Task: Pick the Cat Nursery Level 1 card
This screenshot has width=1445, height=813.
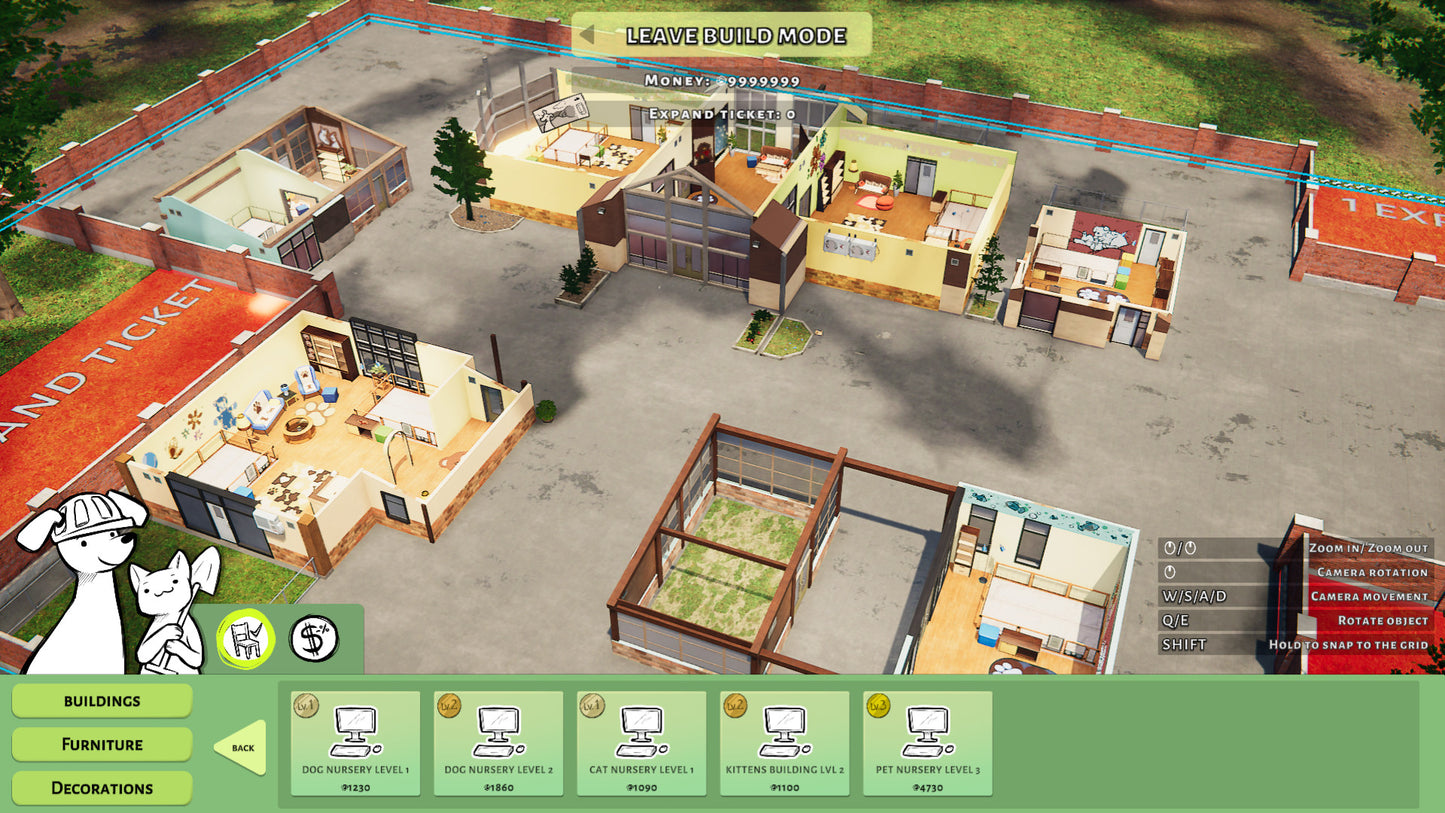Action: 641,743
